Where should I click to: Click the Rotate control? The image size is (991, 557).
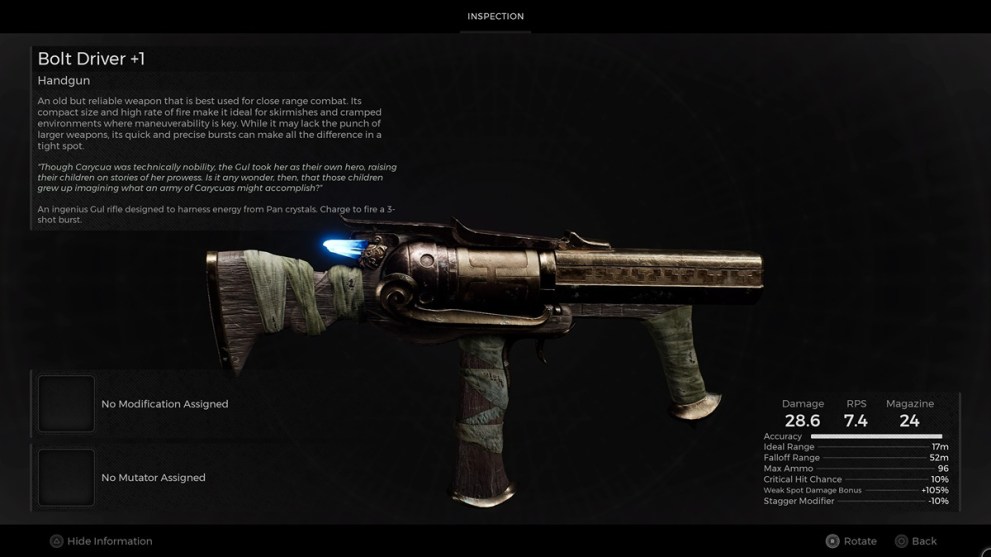point(851,541)
